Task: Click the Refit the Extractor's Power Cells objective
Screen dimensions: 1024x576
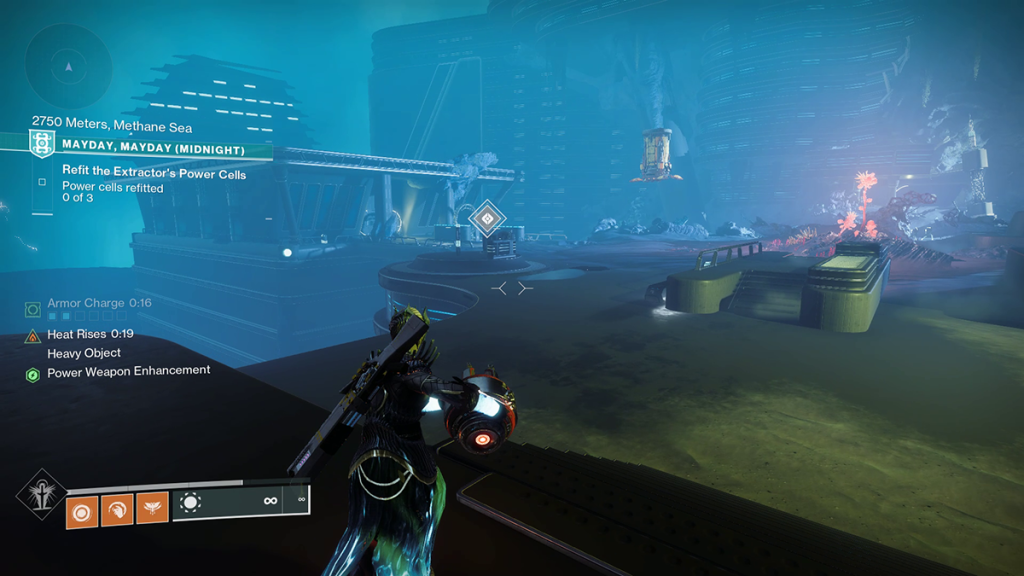Action: (153, 172)
